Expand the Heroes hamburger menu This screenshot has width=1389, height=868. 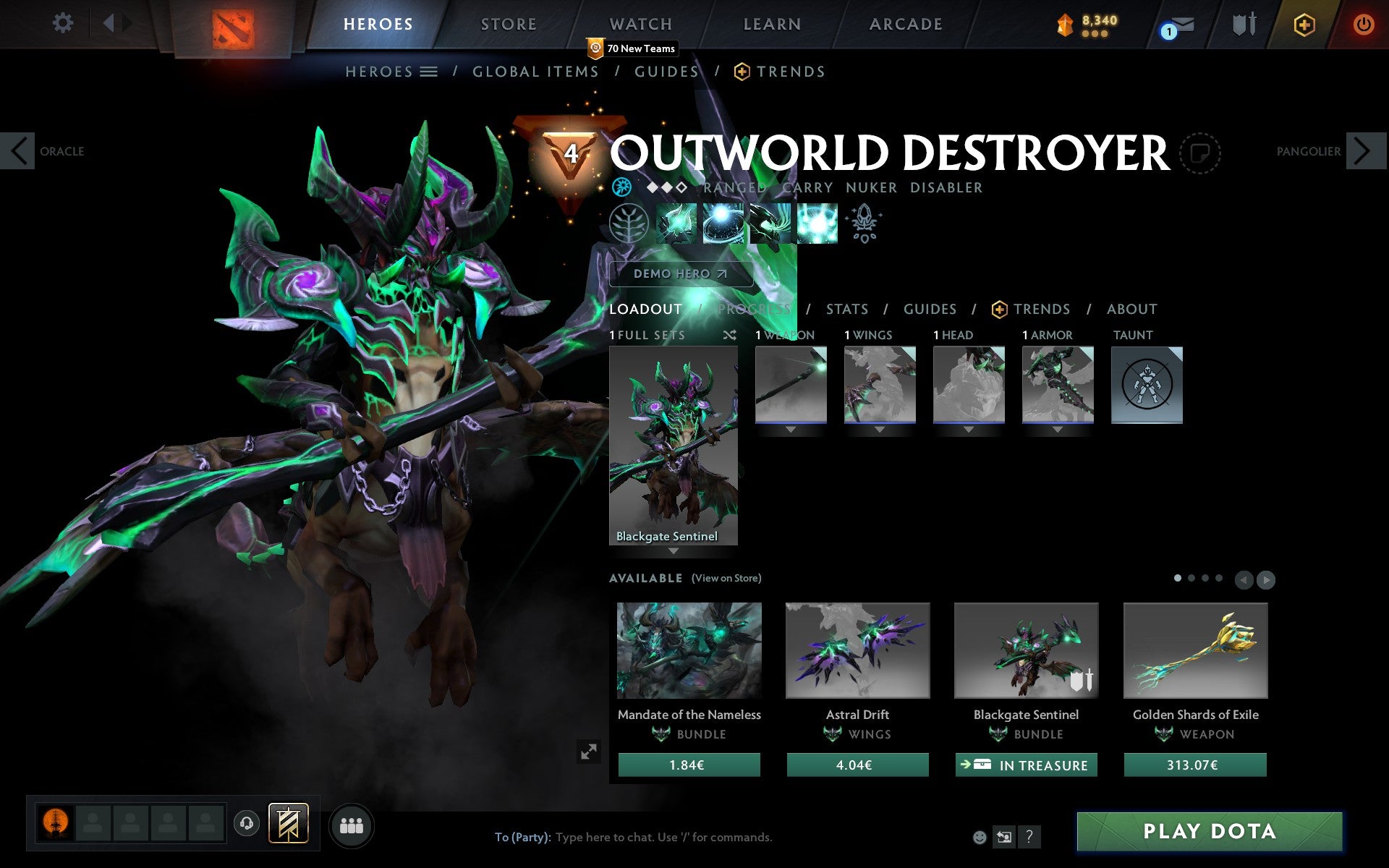coord(429,72)
